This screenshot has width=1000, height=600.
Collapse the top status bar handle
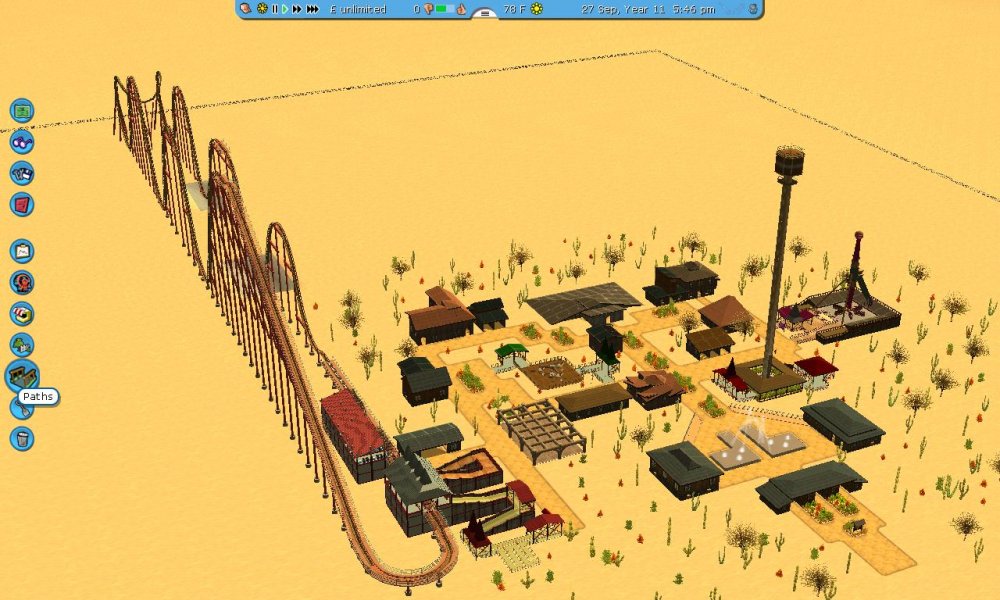(x=484, y=14)
